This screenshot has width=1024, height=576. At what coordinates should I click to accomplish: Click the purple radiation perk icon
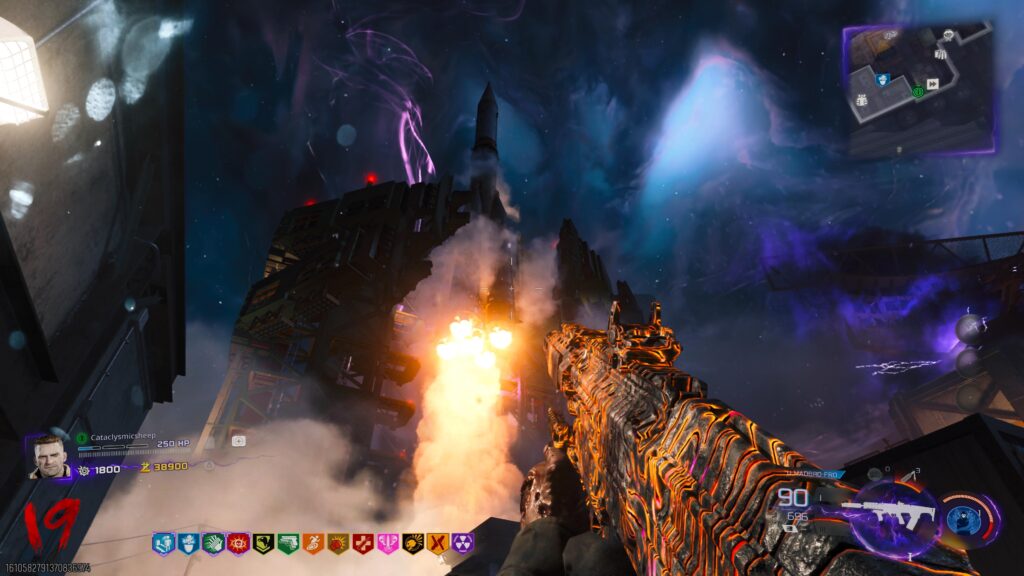pos(463,543)
